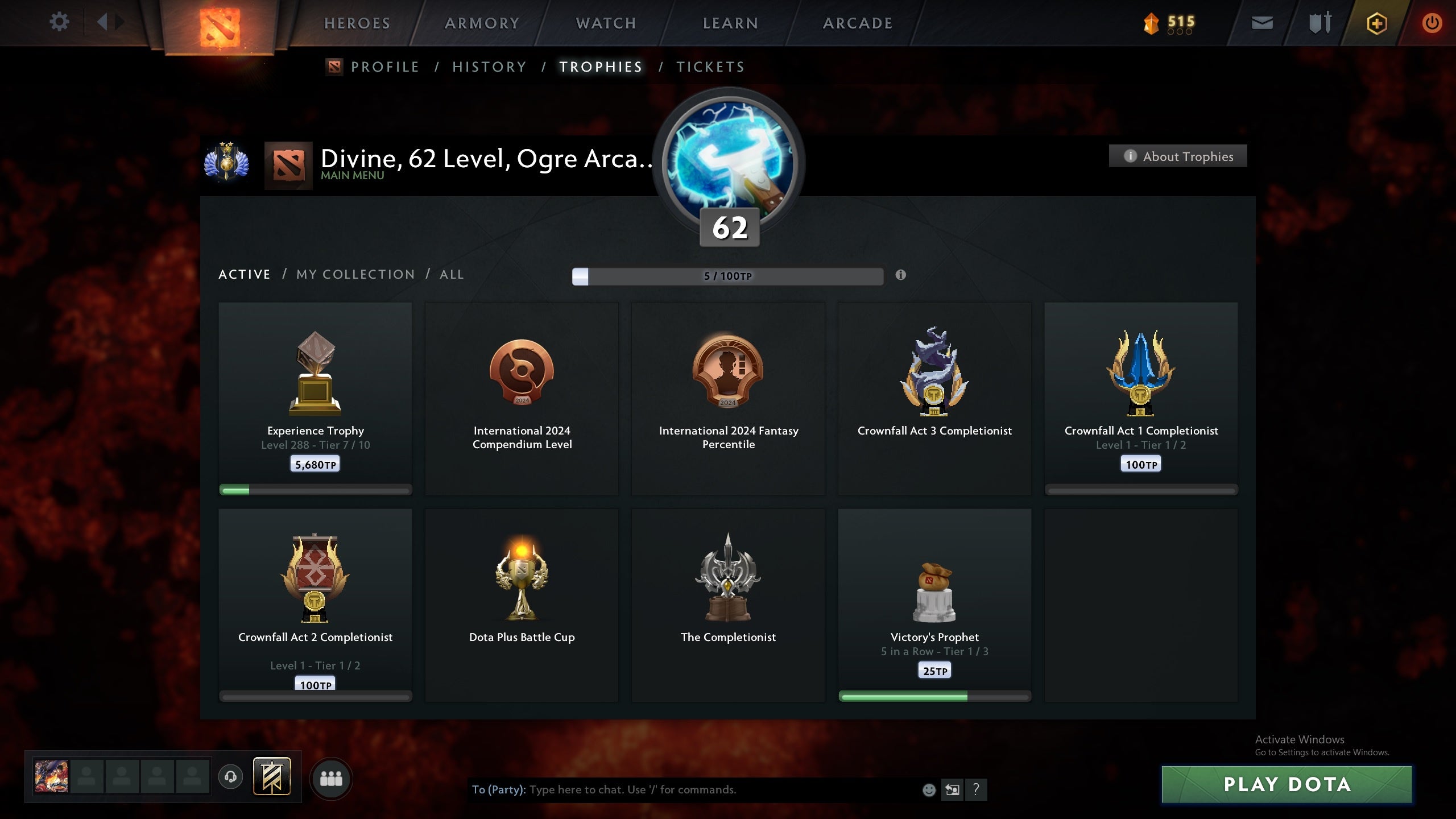
Task: Open the mail notifications icon
Action: tap(1261, 23)
